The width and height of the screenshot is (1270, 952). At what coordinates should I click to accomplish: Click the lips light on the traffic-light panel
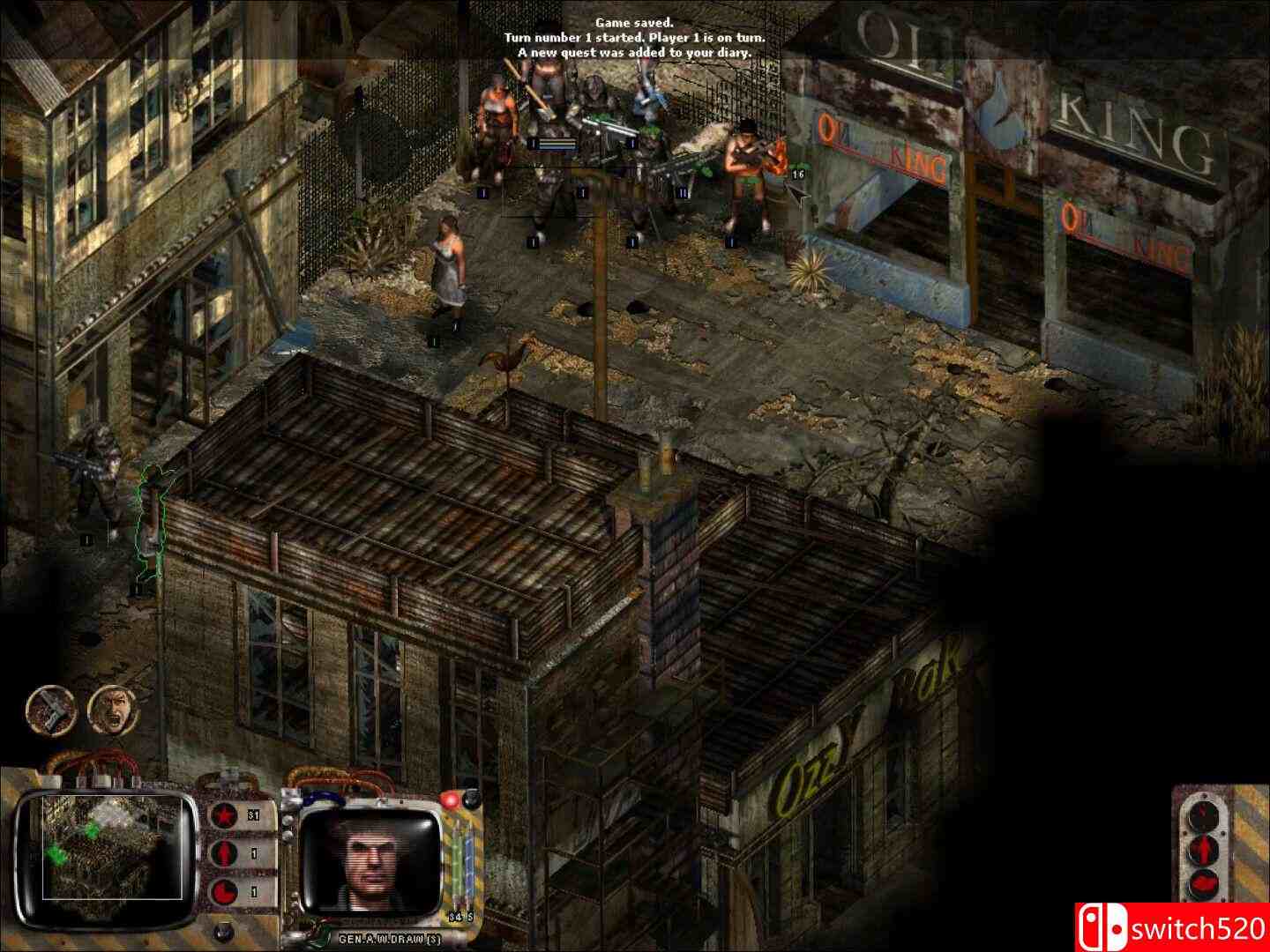[1203, 883]
